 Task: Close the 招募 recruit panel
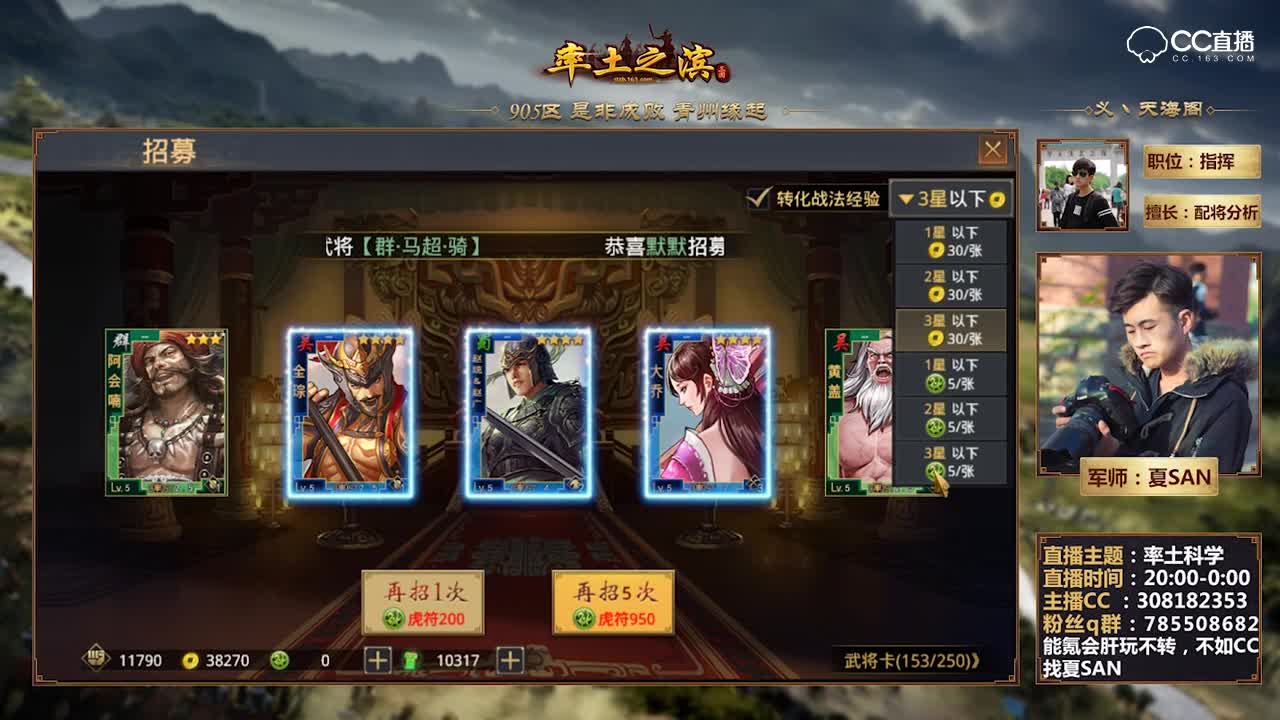[x=992, y=150]
